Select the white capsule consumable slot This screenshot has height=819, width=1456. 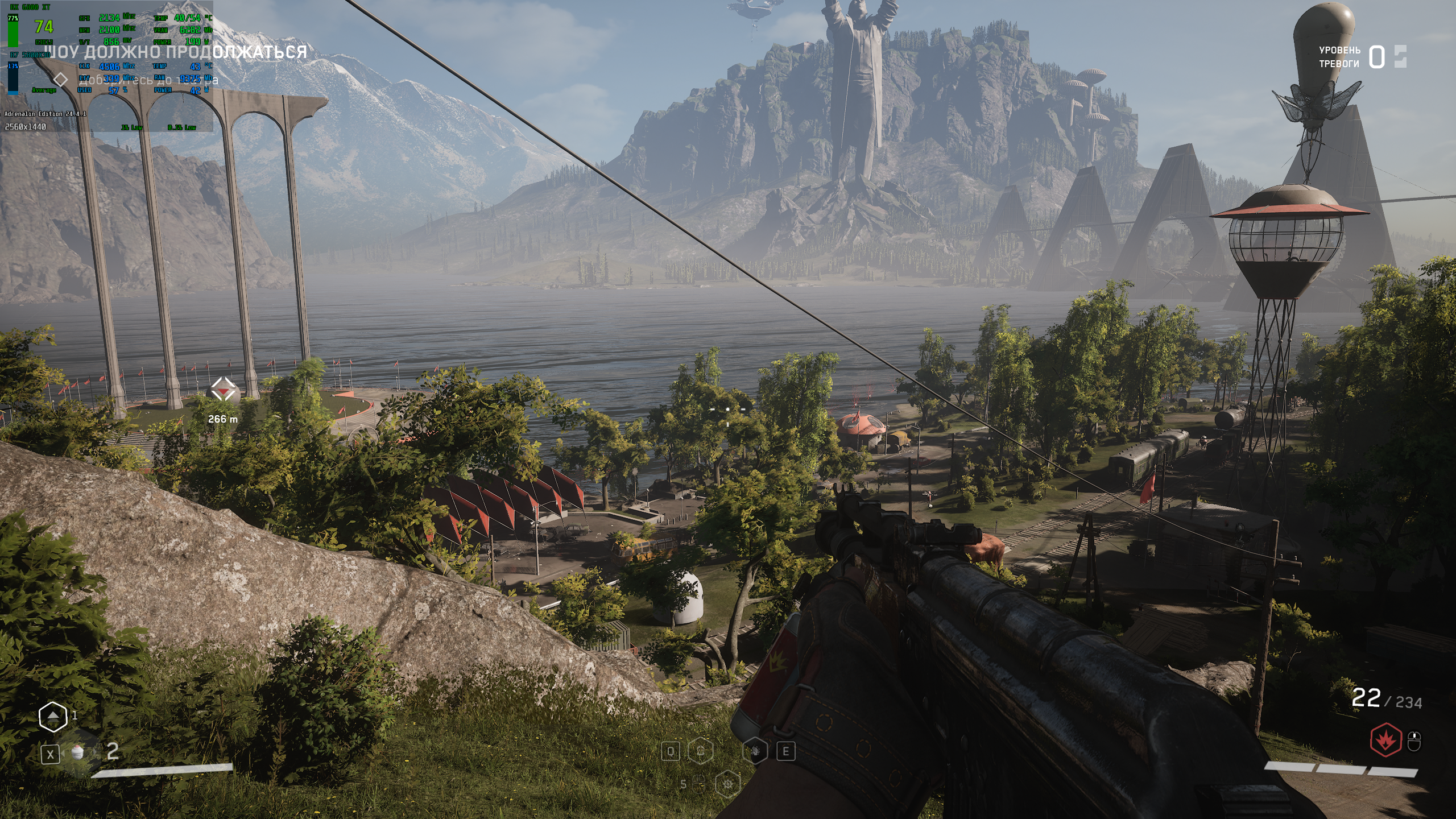pyautogui.click(x=78, y=752)
